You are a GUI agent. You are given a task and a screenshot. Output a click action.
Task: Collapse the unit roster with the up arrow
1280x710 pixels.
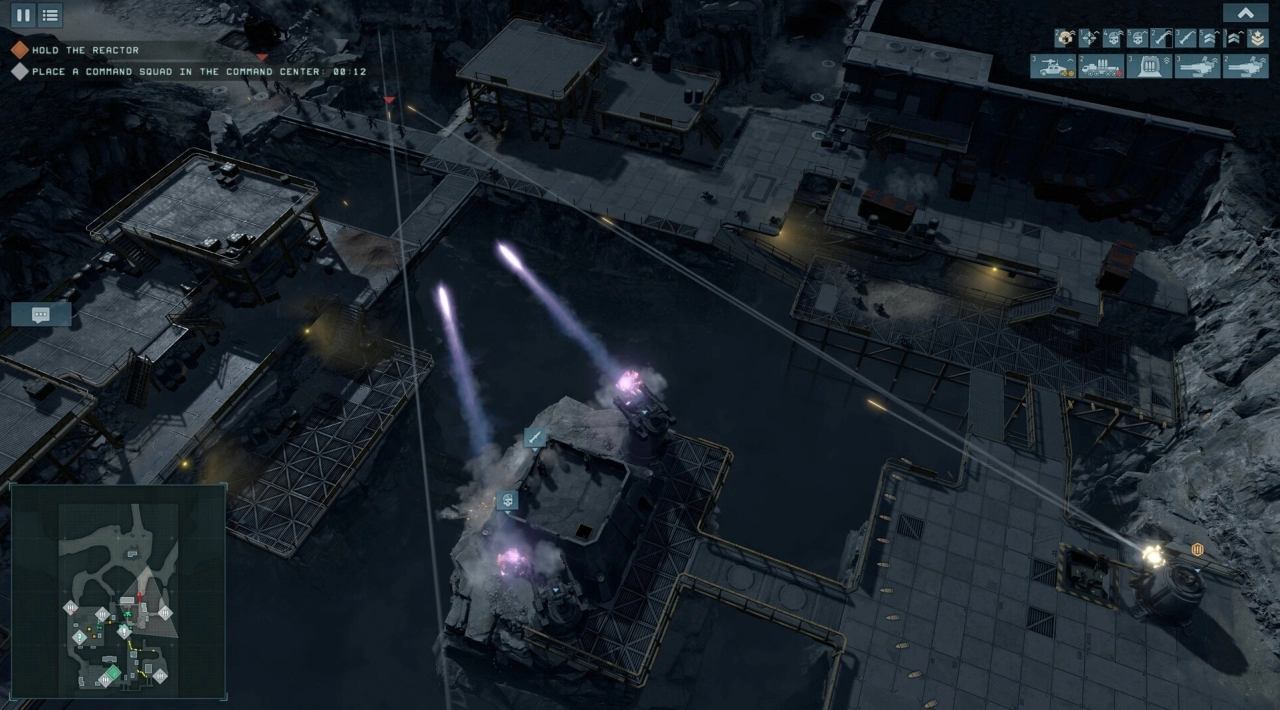(1245, 13)
